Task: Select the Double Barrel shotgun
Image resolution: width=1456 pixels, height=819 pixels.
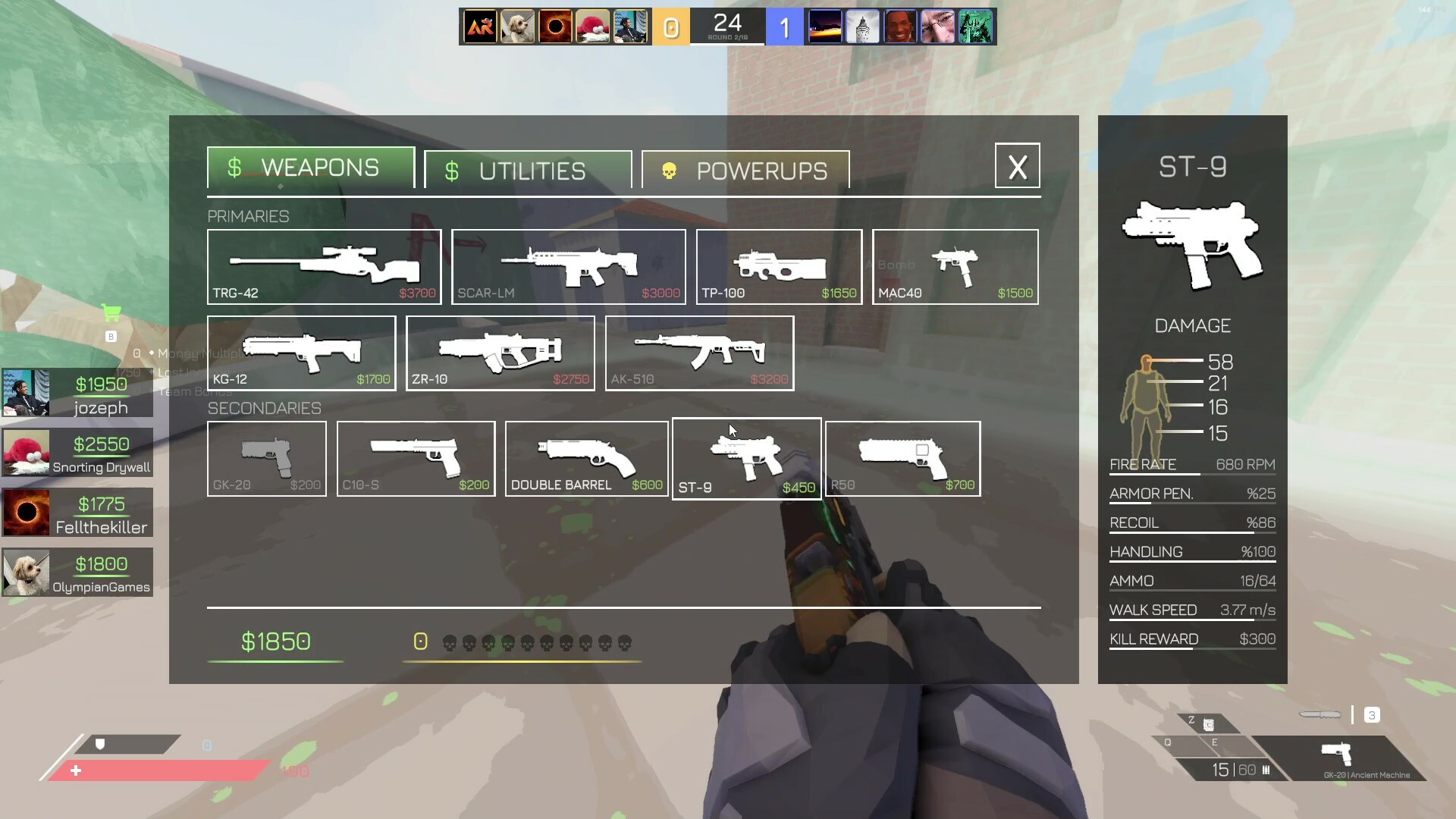Action: (x=585, y=458)
